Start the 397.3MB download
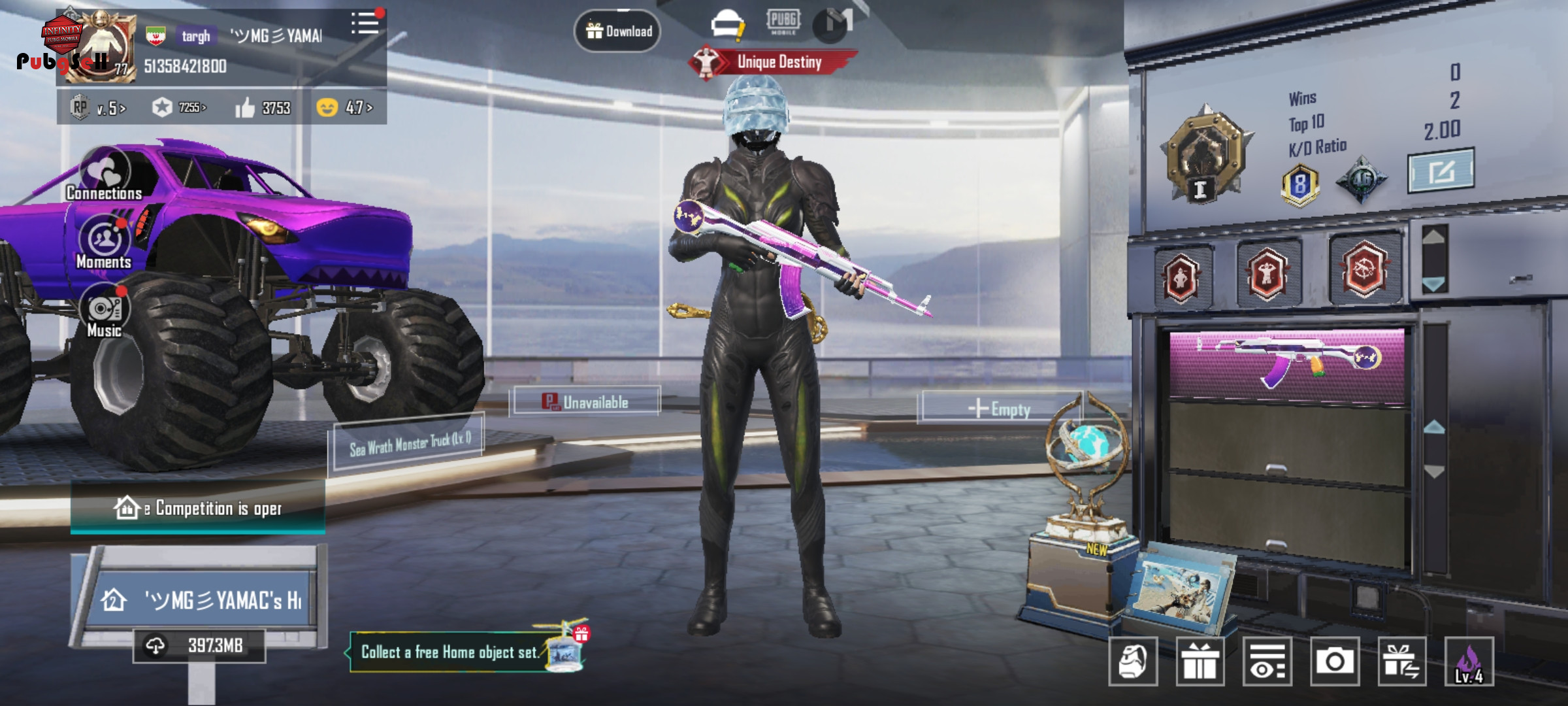The height and width of the screenshot is (706, 1568). pos(199,646)
